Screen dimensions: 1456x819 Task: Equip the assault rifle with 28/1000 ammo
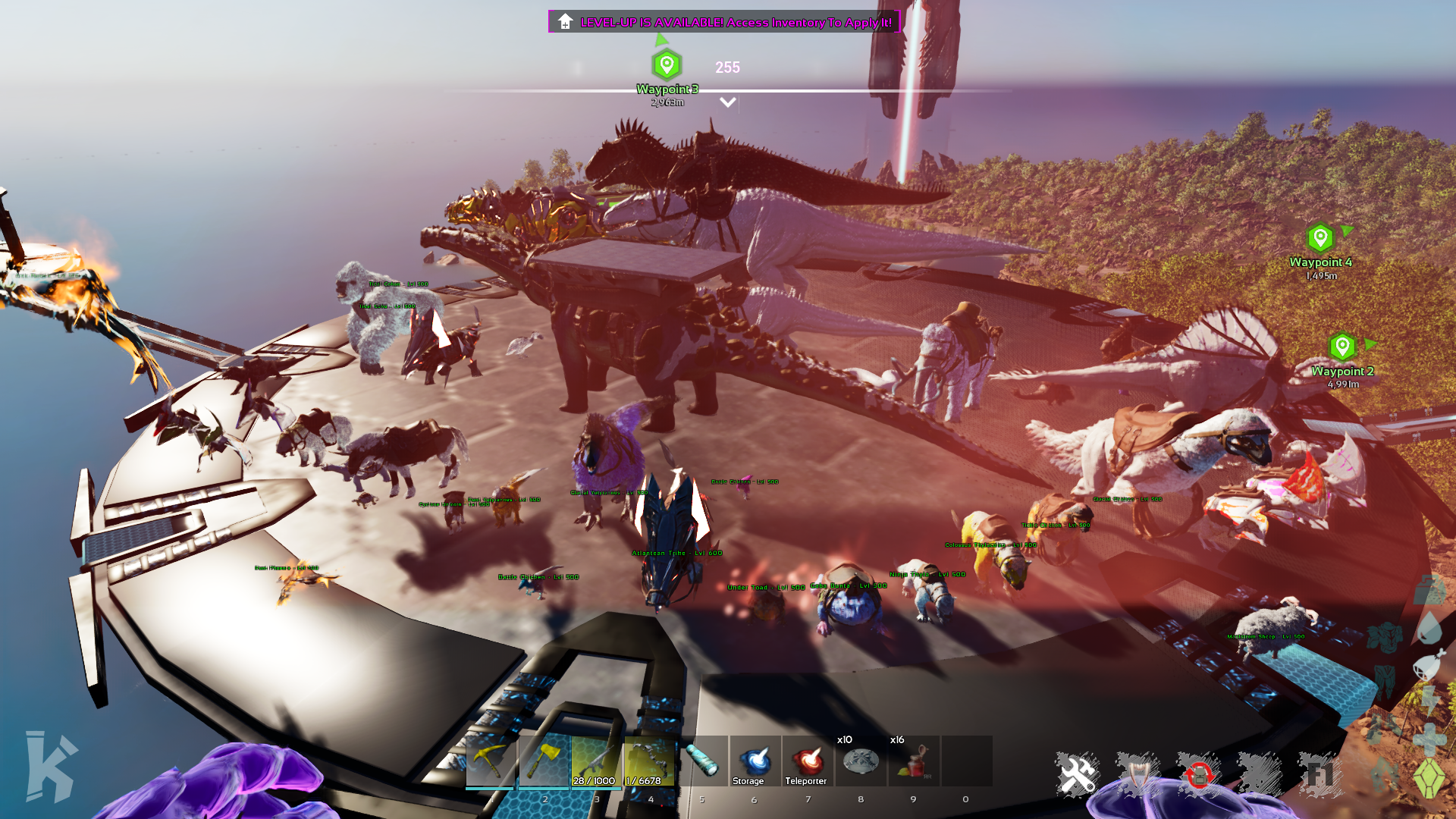[596, 761]
